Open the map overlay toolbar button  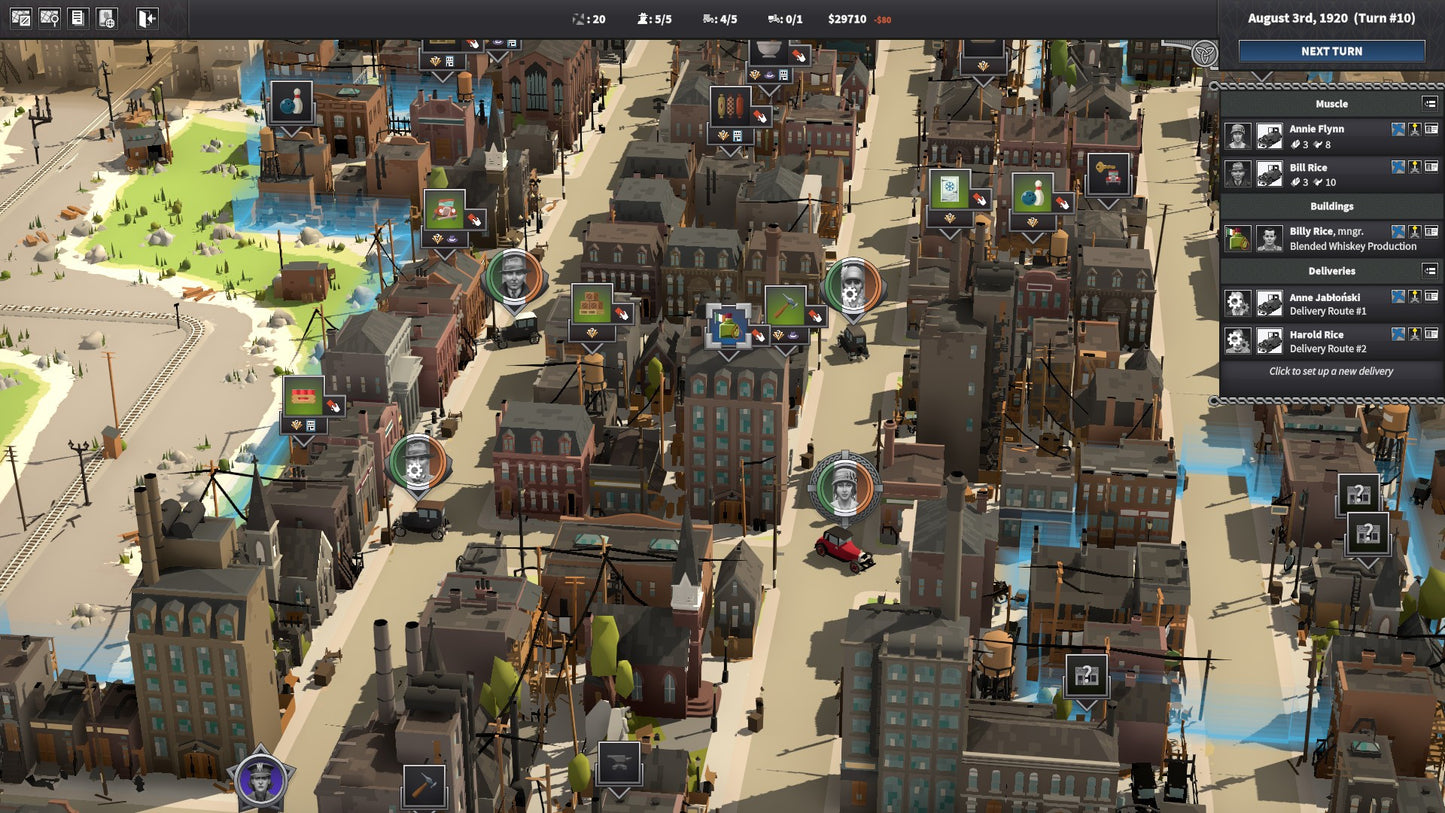[x=20, y=18]
